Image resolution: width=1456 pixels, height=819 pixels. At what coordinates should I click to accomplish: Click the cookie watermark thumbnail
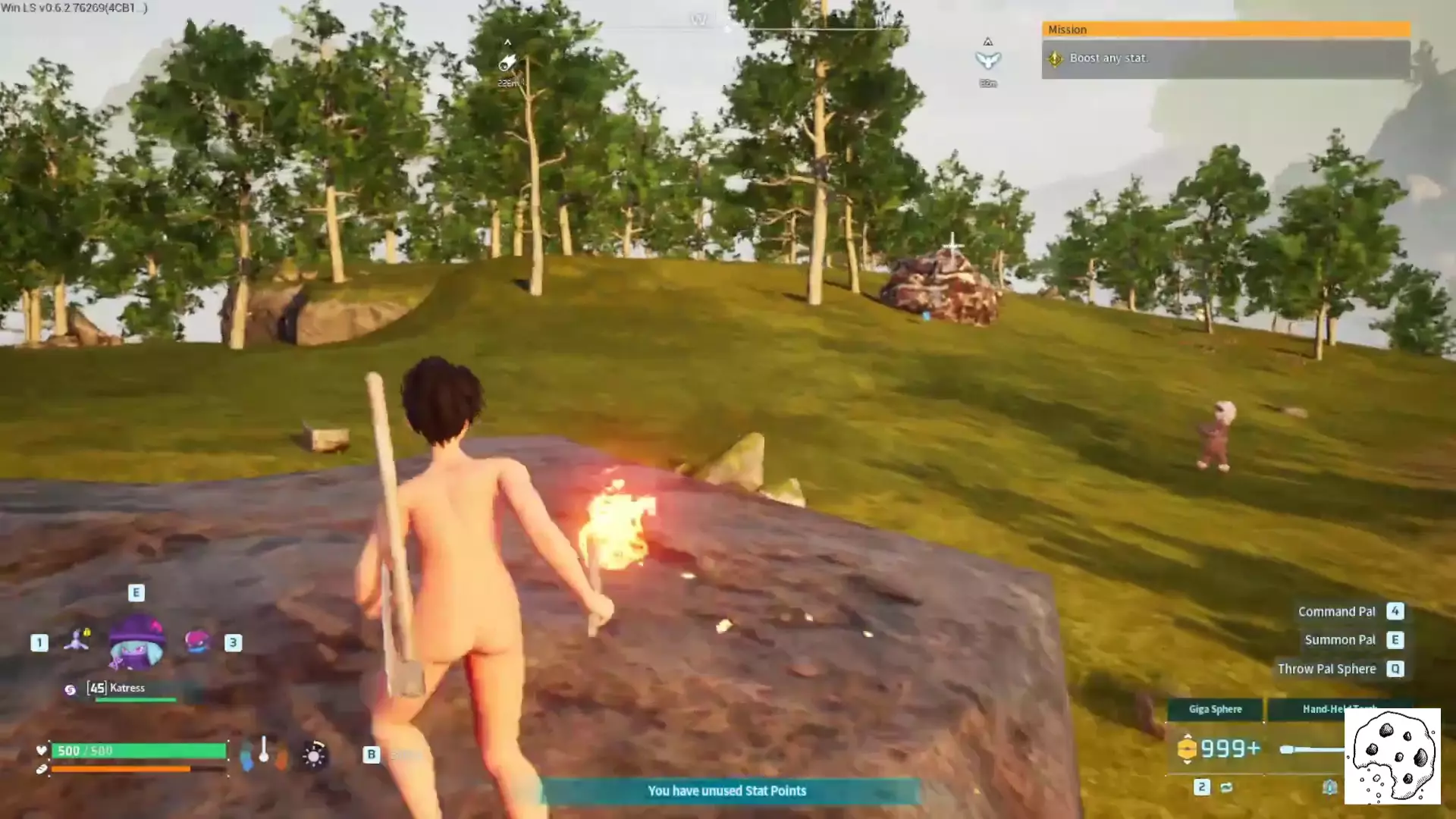coord(1392,756)
